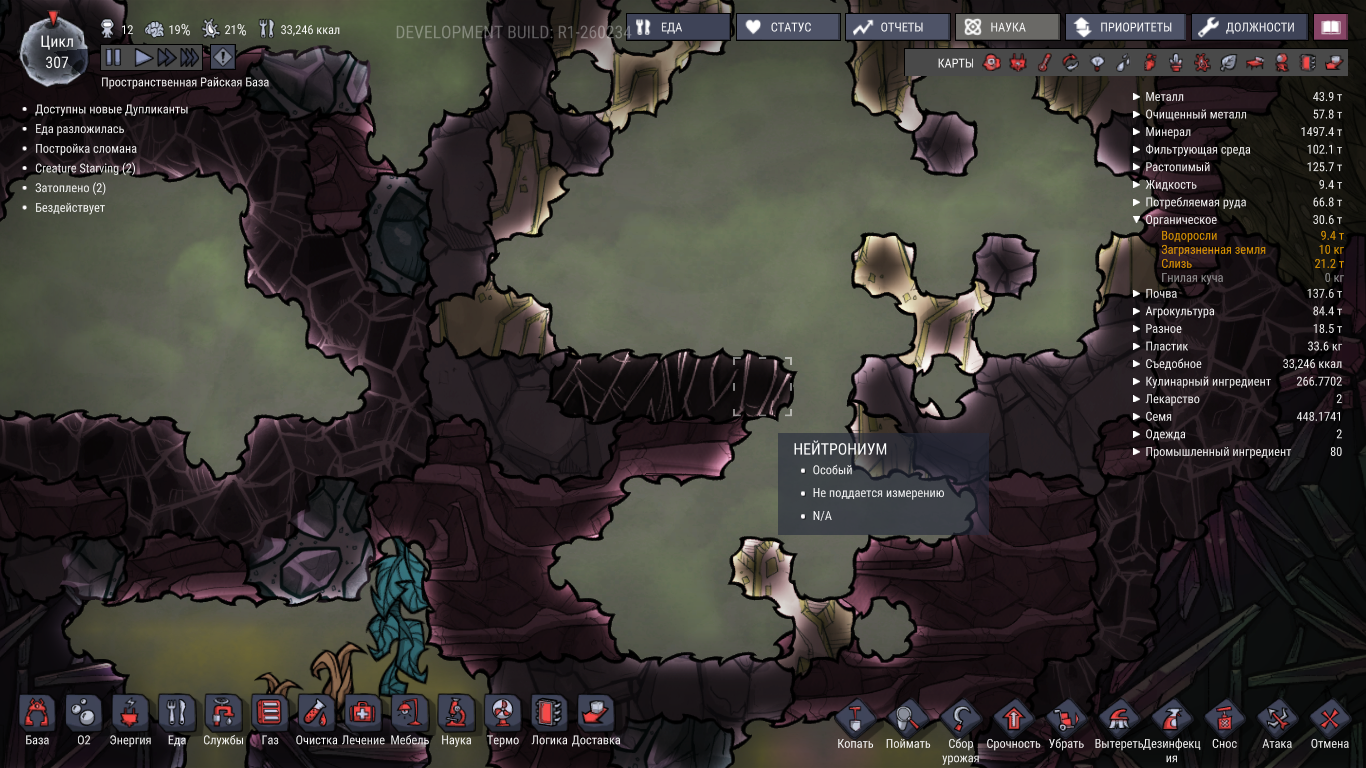Collapse the Органическое resource category
1366x768 pixels.
pyautogui.click(x=1136, y=220)
